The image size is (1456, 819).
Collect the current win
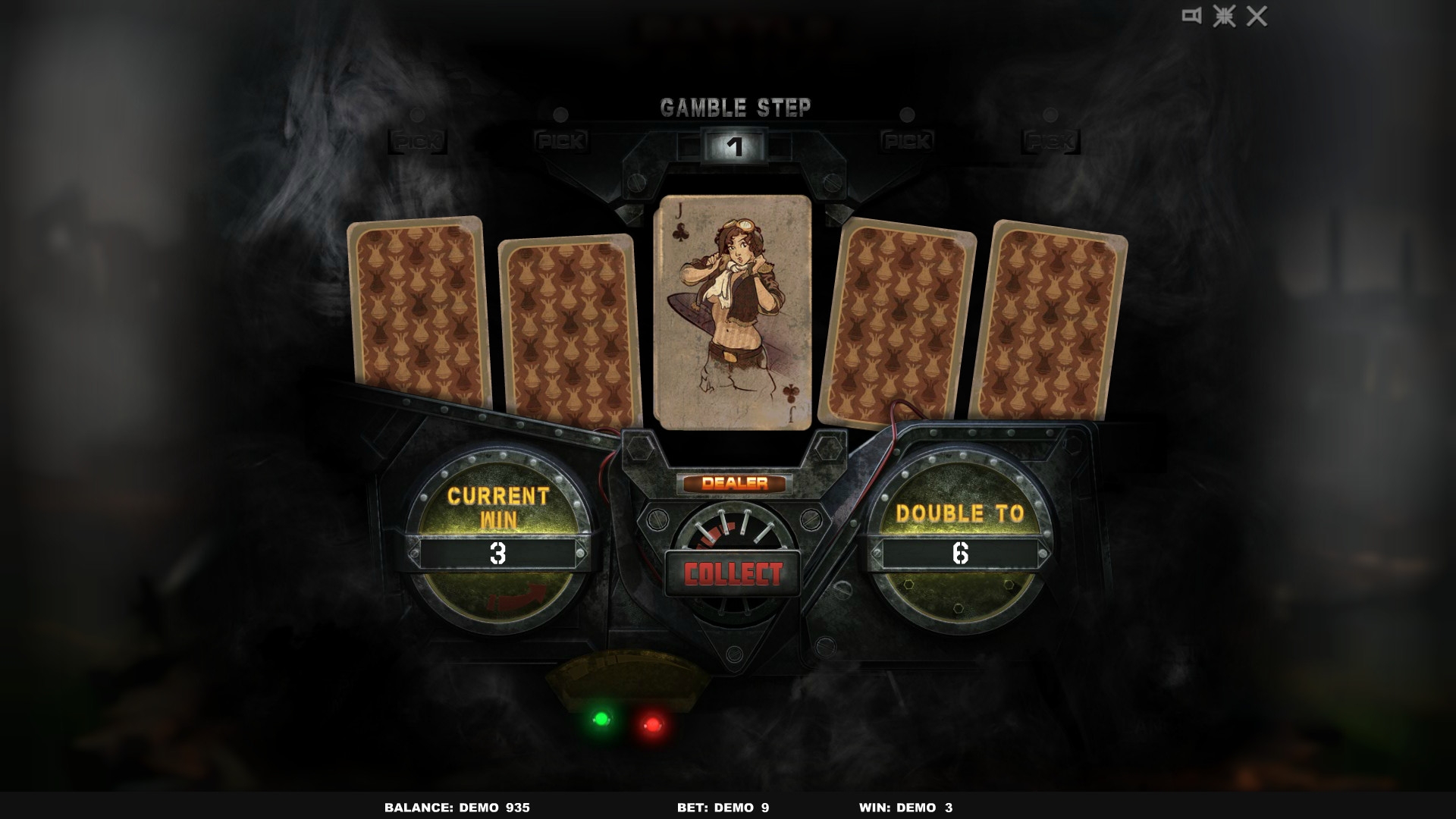tap(733, 573)
